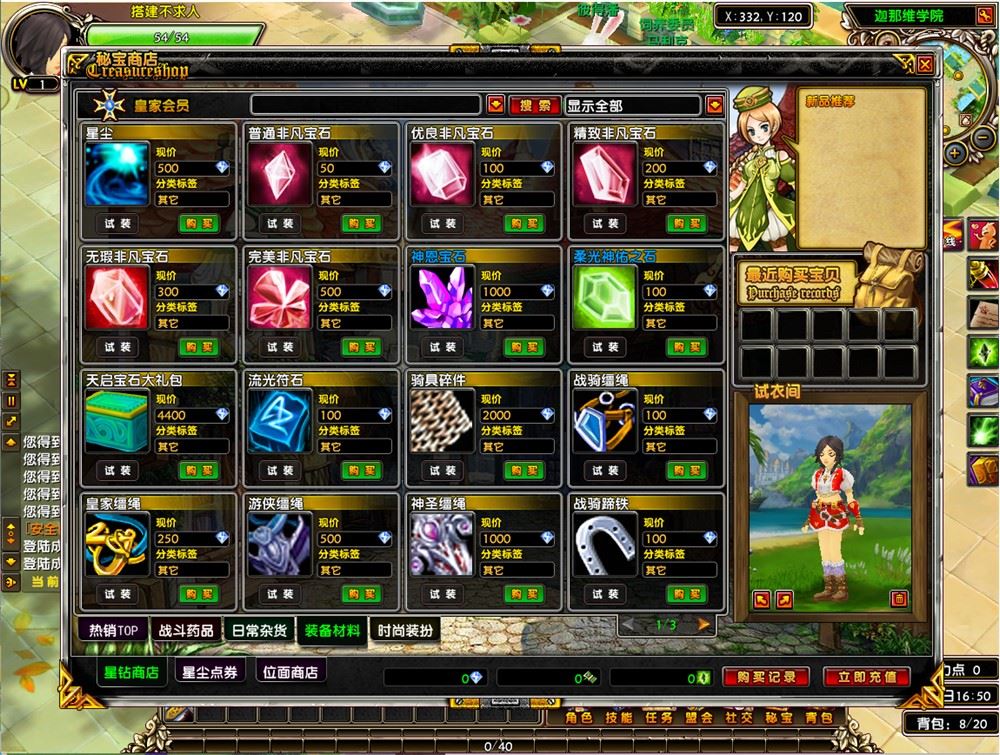Buy the 天启宝石大礼包 gift pack
Screen dimensions: 1000x755
tap(199, 471)
